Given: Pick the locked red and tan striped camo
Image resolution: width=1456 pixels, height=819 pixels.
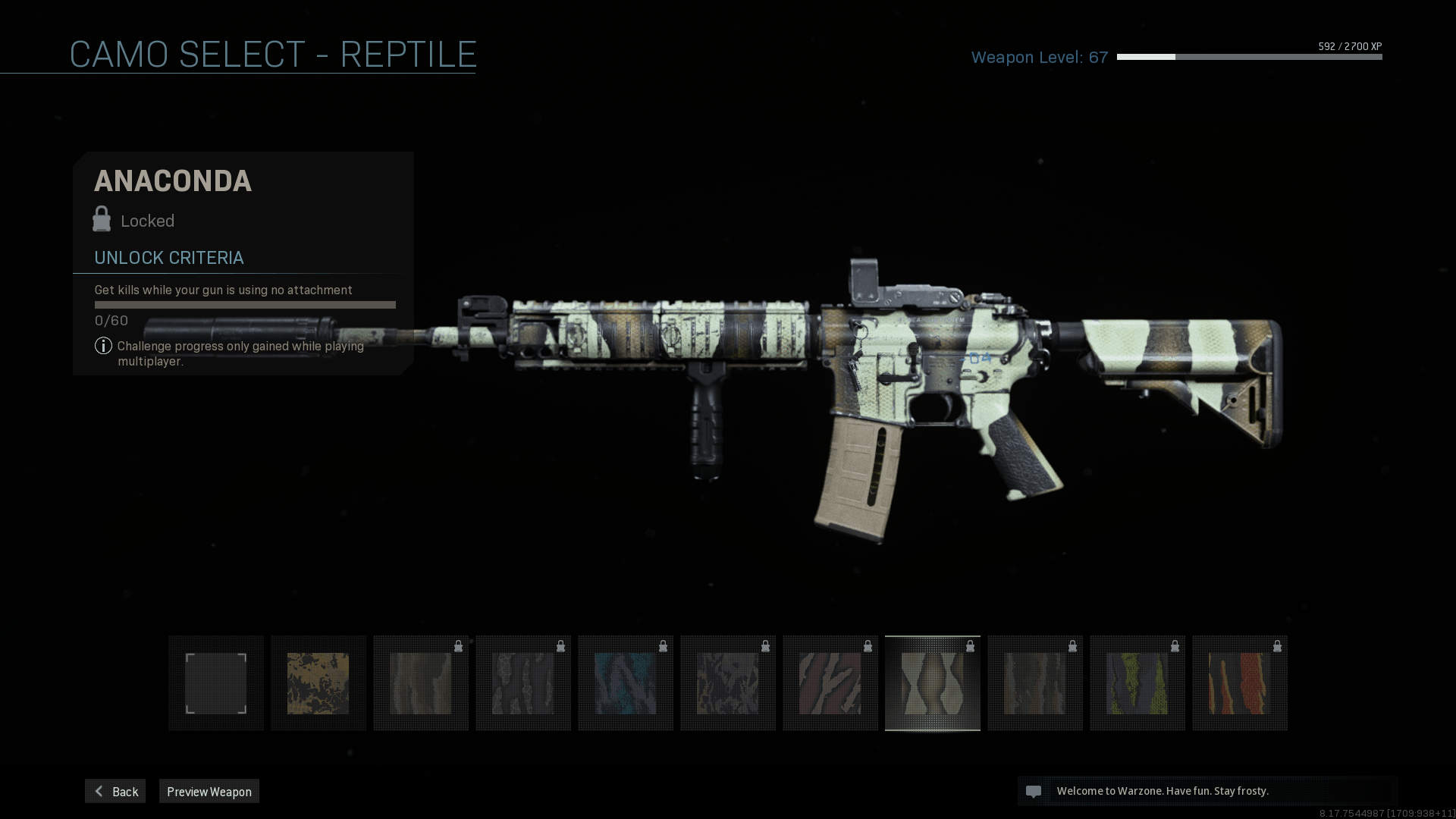Looking at the screenshot, I should point(830,683).
